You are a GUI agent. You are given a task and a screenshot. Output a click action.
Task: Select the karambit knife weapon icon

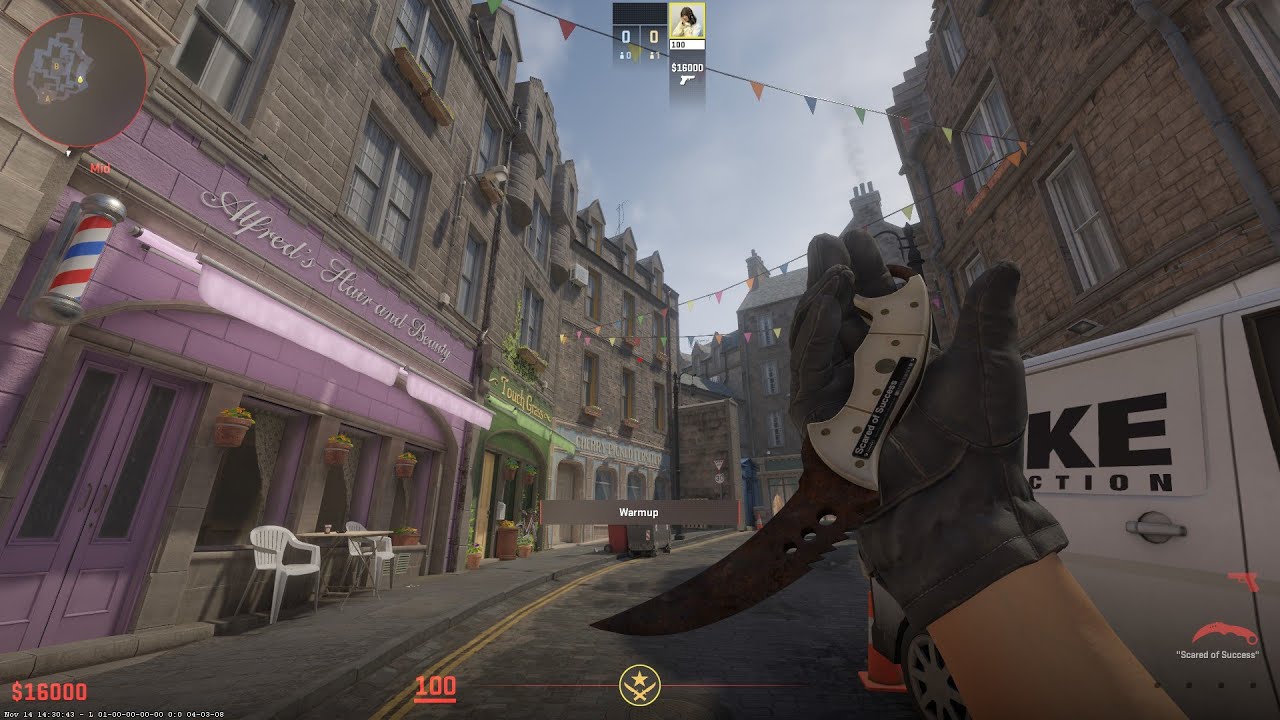(1217, 635)
